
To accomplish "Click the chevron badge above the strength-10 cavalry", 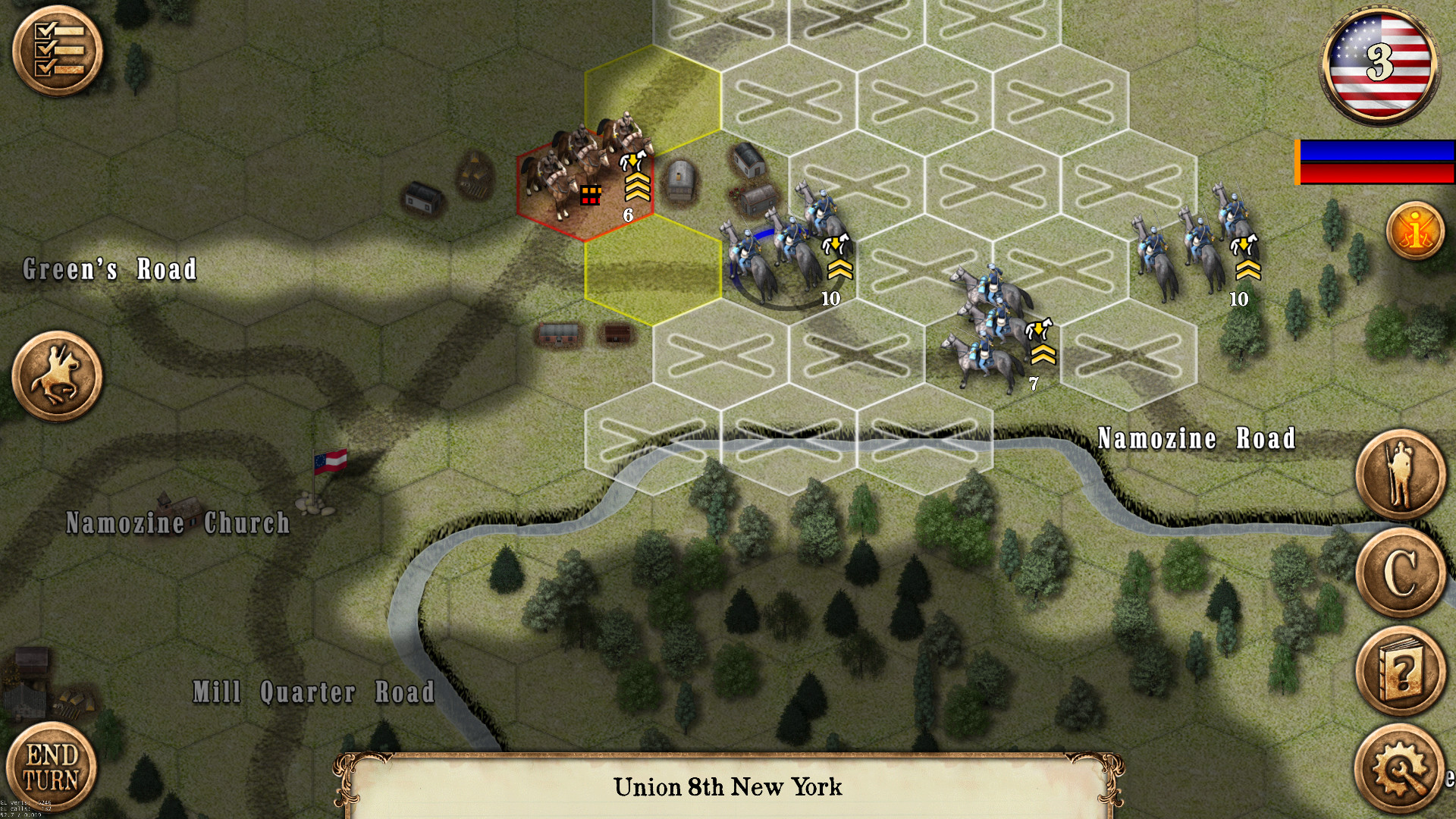I will tap(838, 269).
